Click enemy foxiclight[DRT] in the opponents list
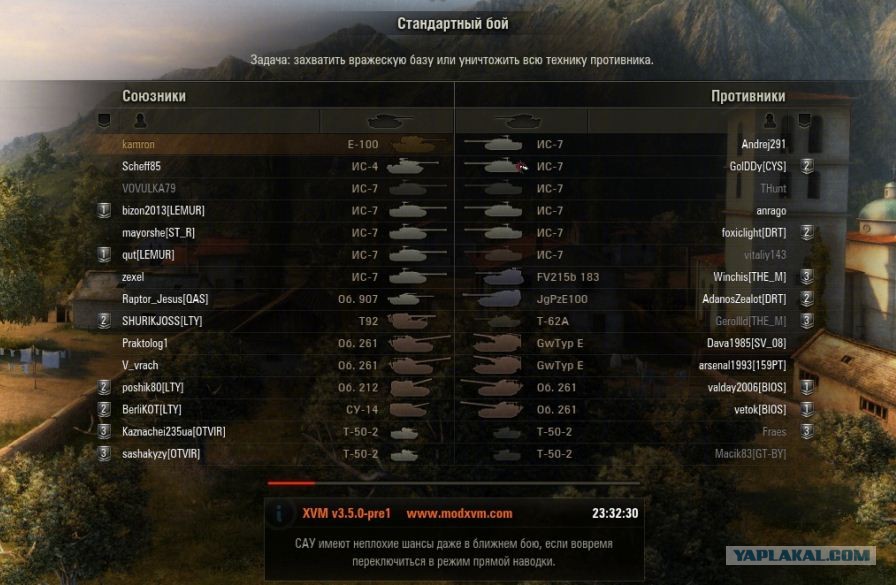The height and width of the screenshot is (585, 896). (749, 233)
